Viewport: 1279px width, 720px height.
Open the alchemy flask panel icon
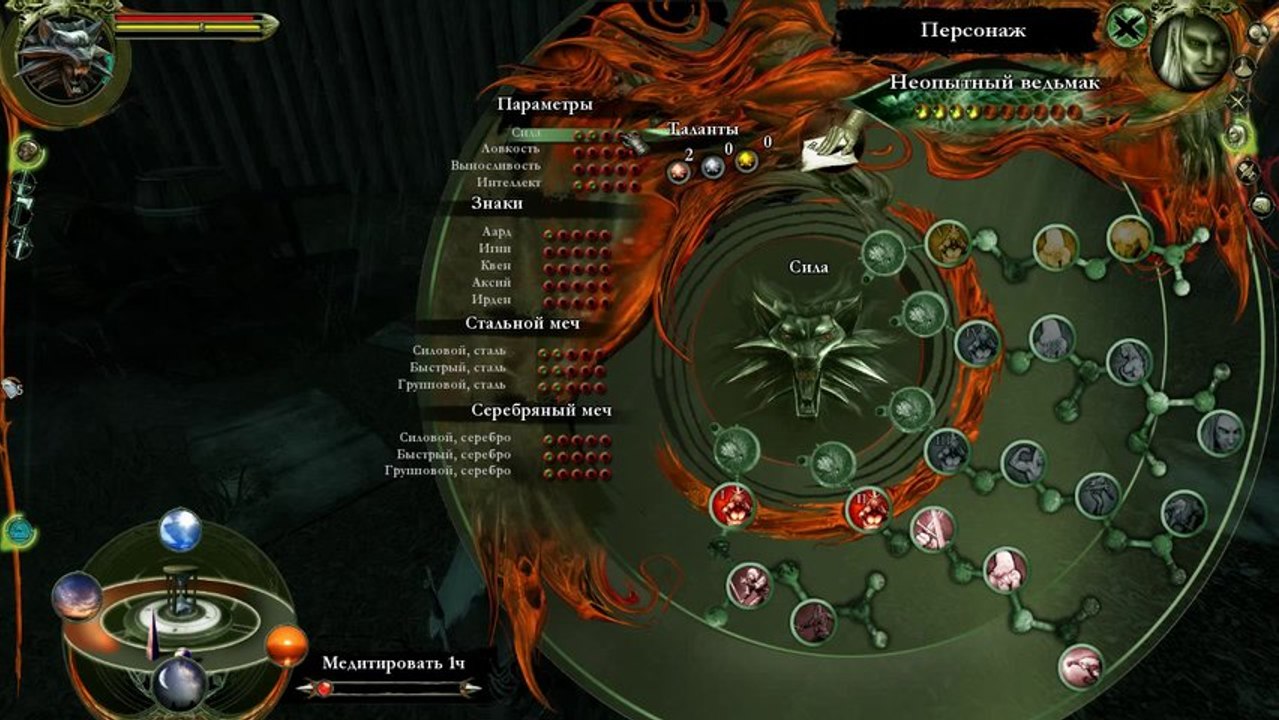[1244, 68]
